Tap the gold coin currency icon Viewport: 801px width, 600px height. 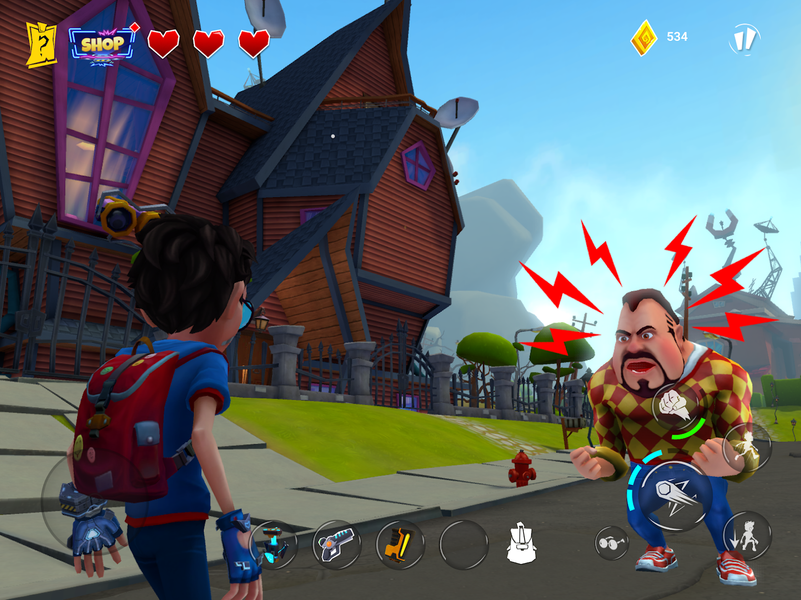[x=644, y=38]
